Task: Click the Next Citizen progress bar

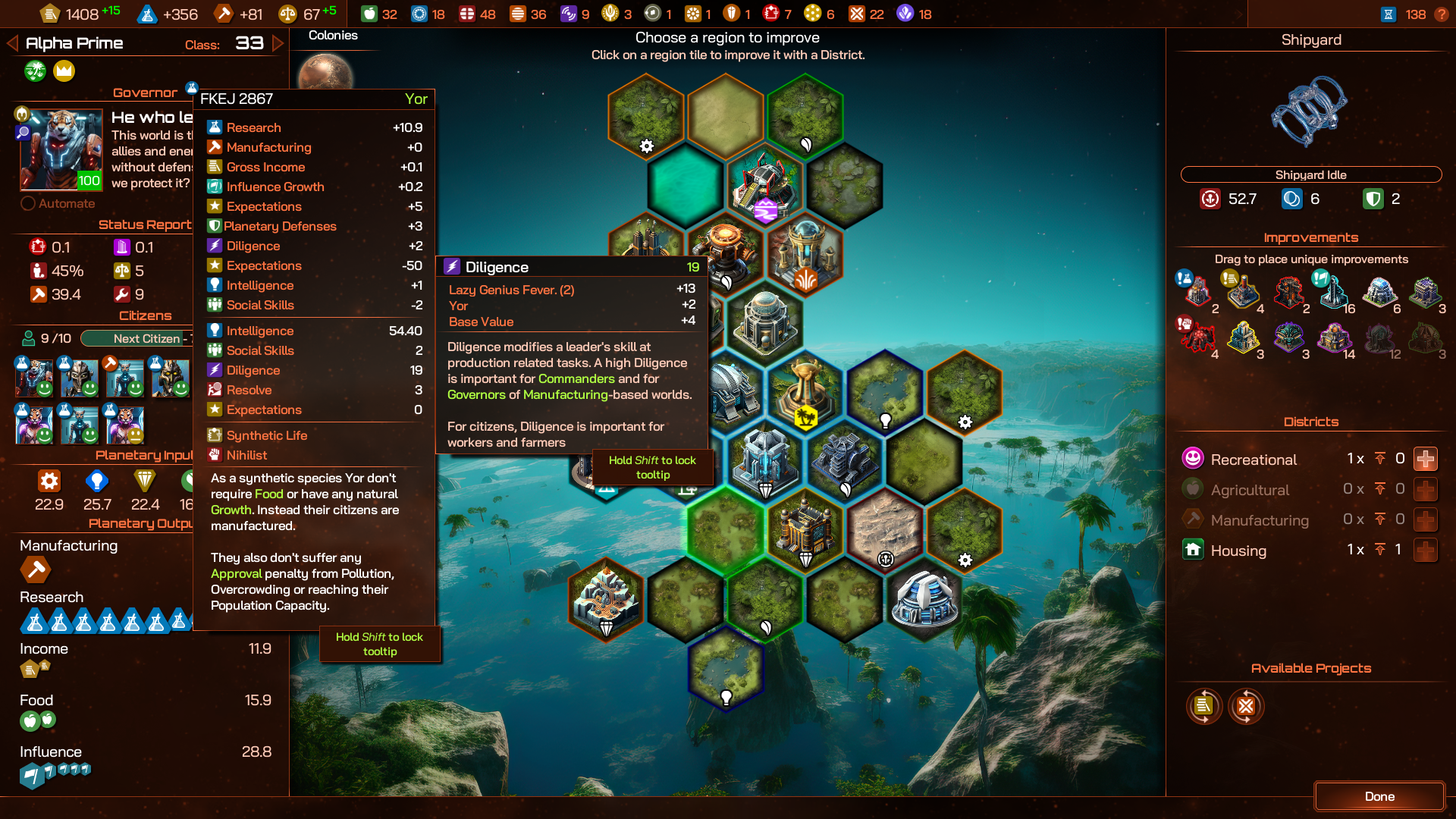Action: click(136, 338)
